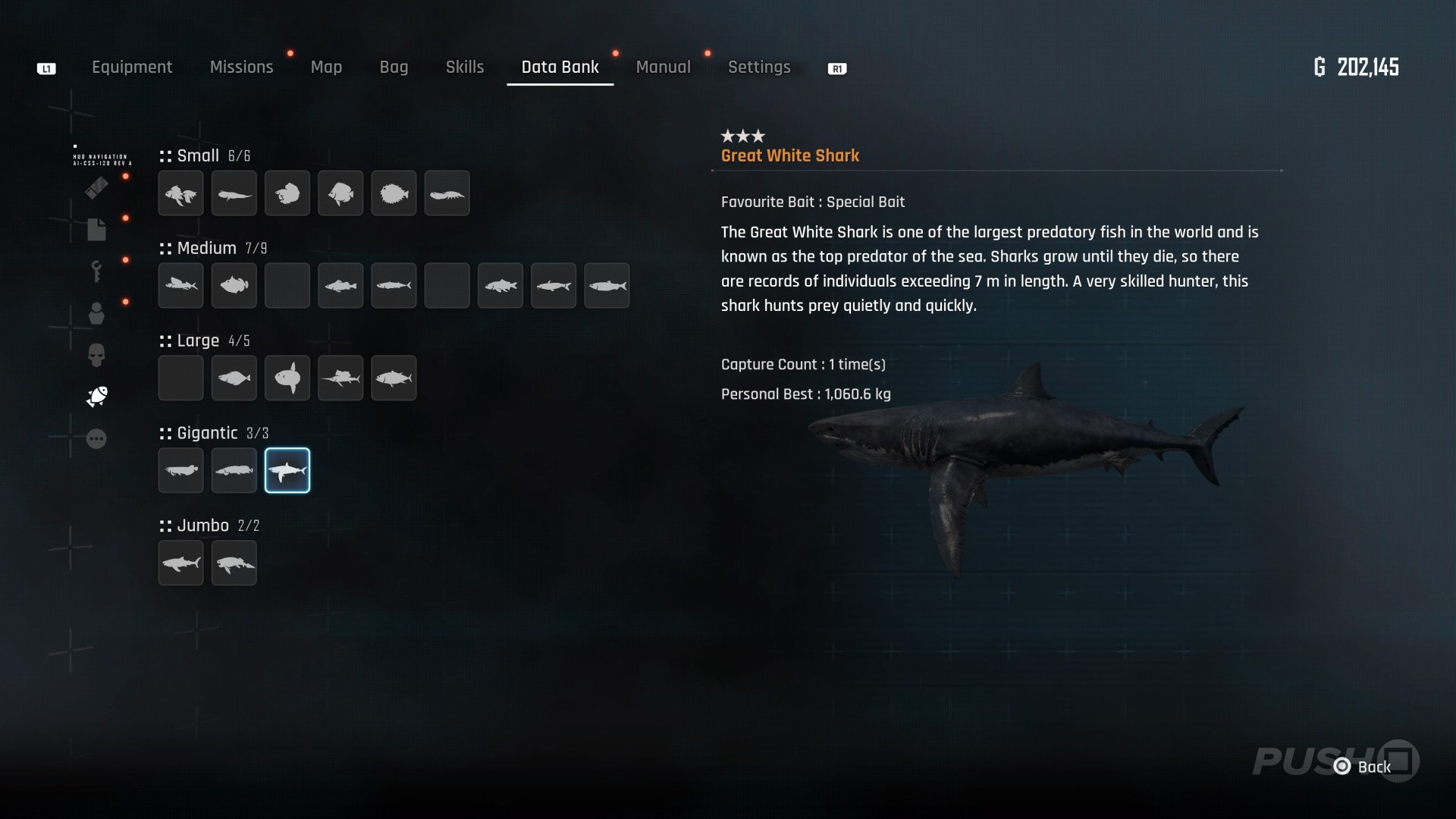Click the Back button
1456x819 pixels.
pyautogui.click(x=1364, y=767)
